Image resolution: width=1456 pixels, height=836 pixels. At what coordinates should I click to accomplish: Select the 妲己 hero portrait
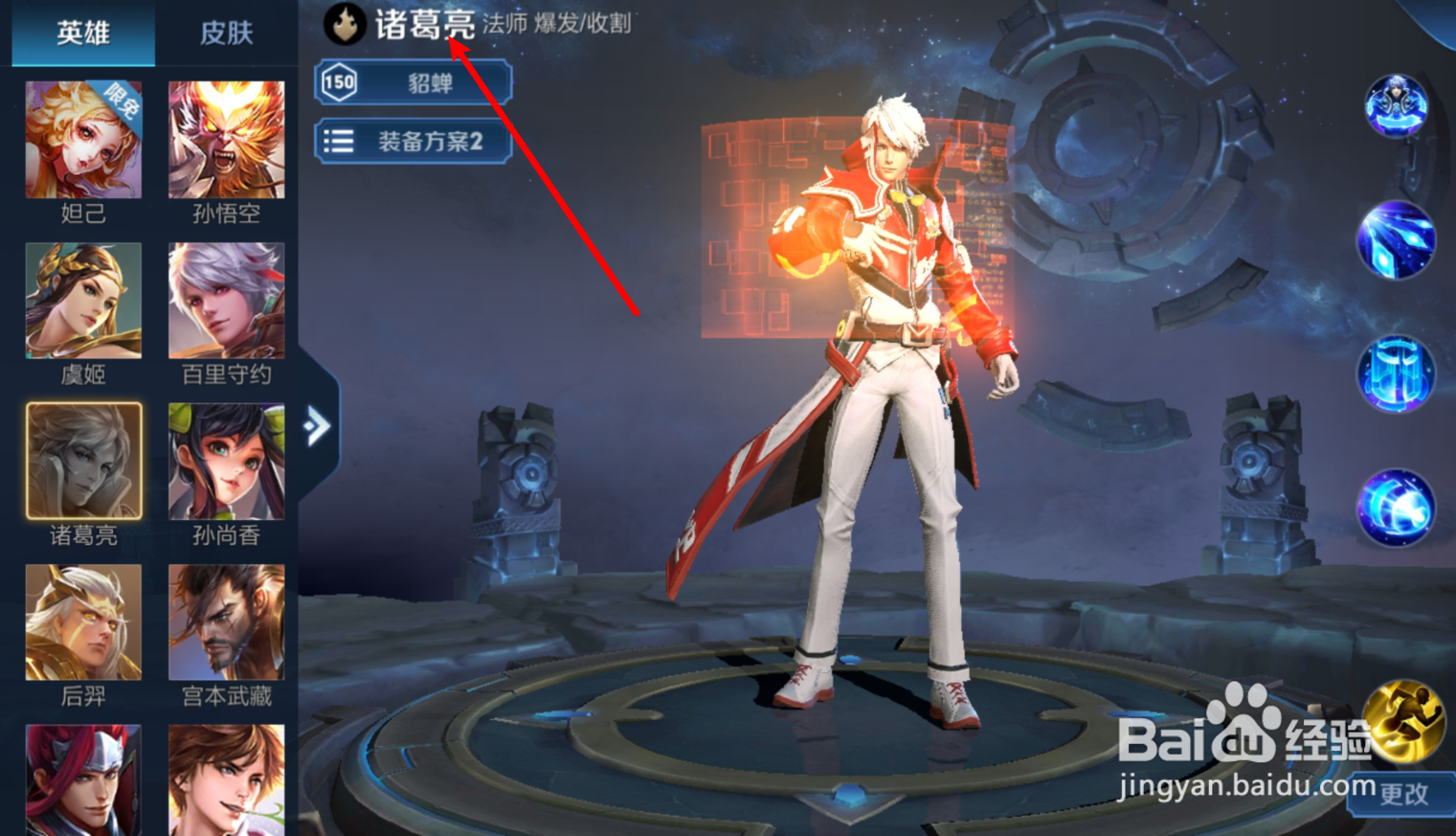point(82,140)
